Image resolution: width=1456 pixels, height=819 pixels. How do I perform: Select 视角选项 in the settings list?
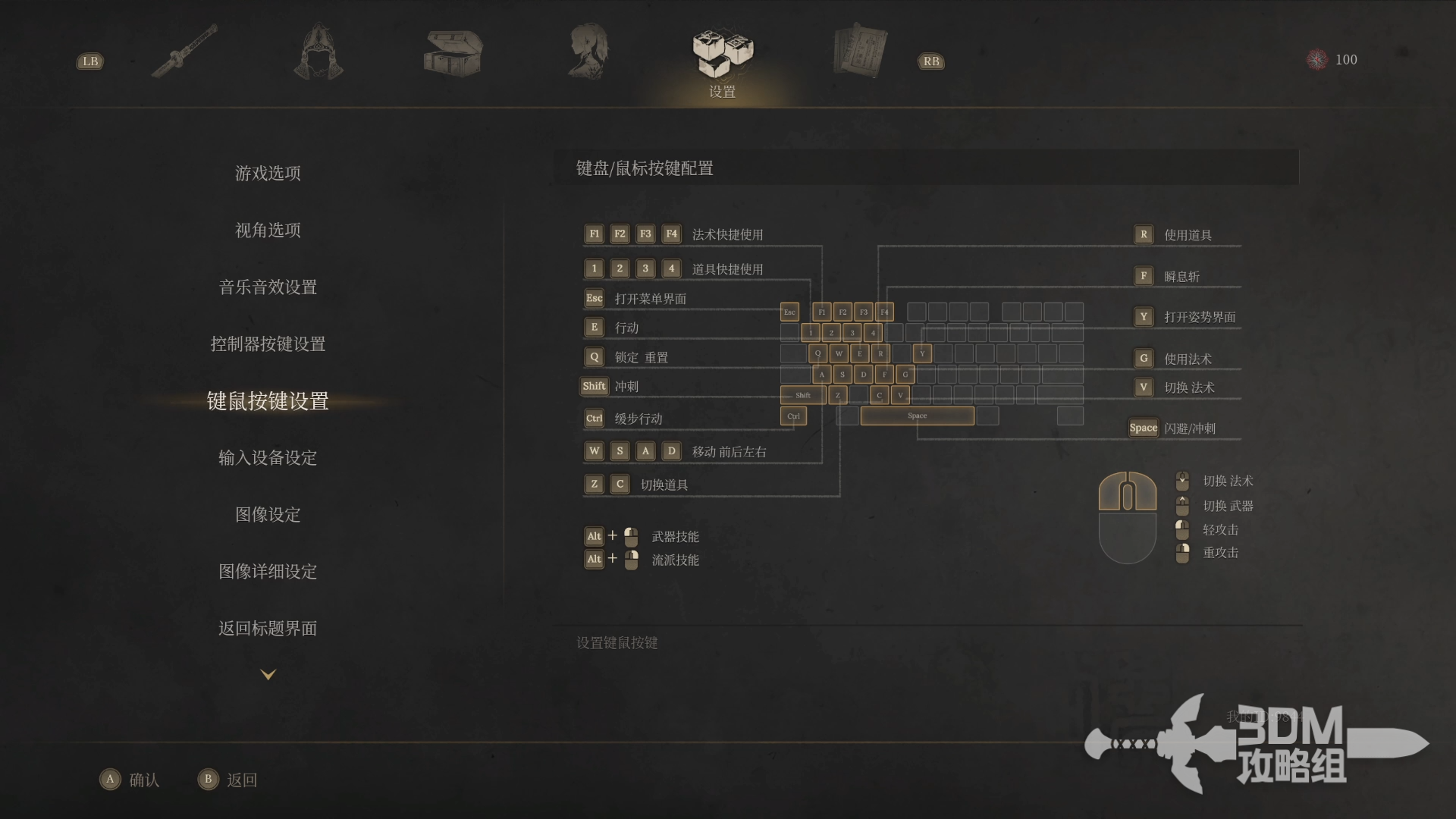point(268,230)
